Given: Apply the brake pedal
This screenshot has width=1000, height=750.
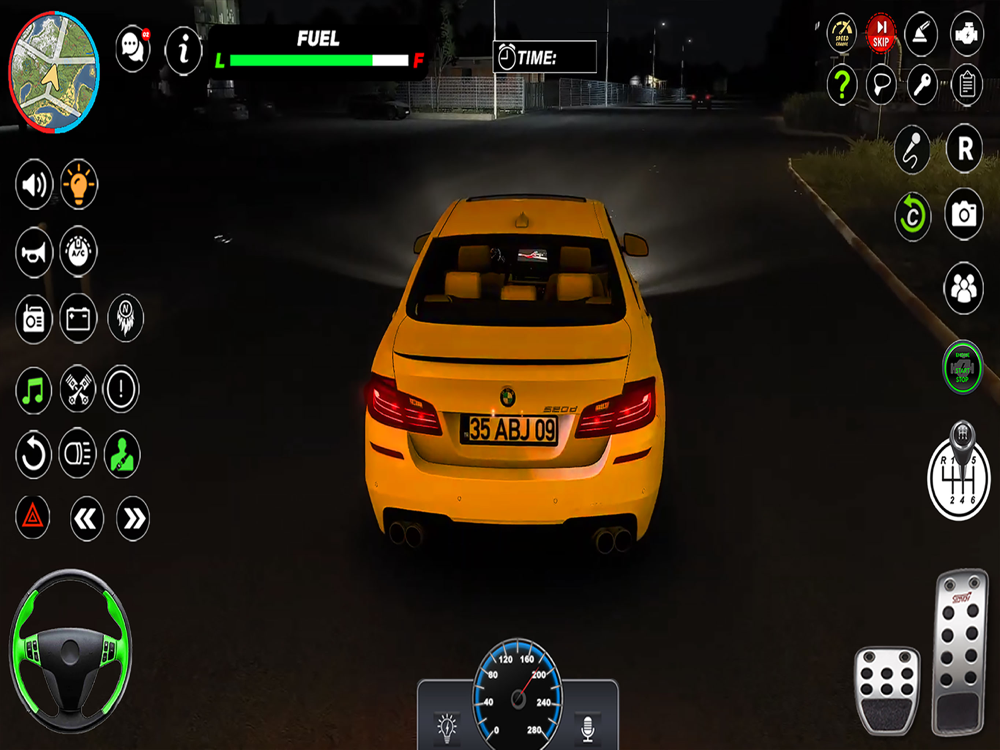Looking at the screenshot, I should [886, 690].
